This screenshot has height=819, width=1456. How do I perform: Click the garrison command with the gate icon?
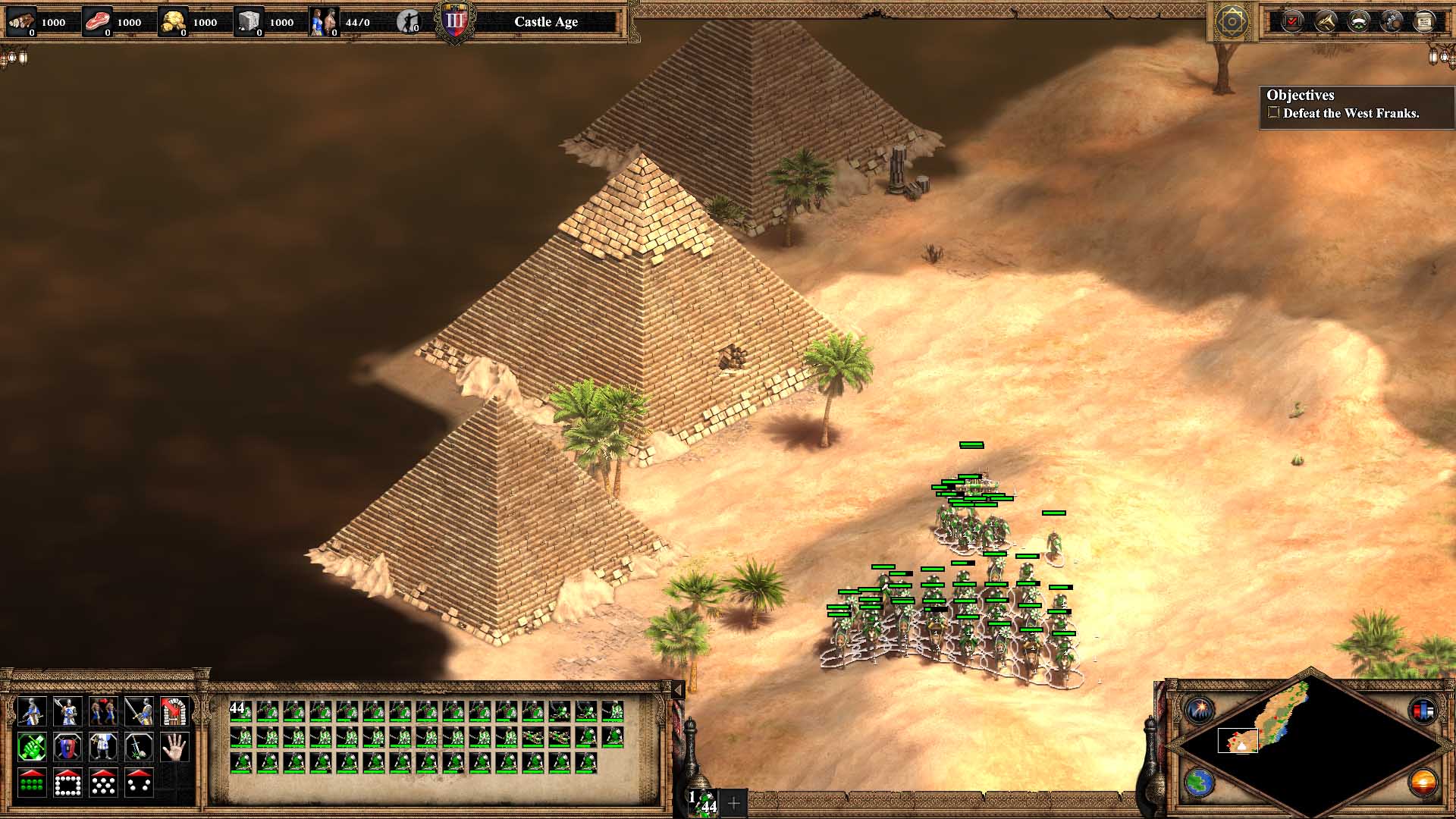(174, 711)
